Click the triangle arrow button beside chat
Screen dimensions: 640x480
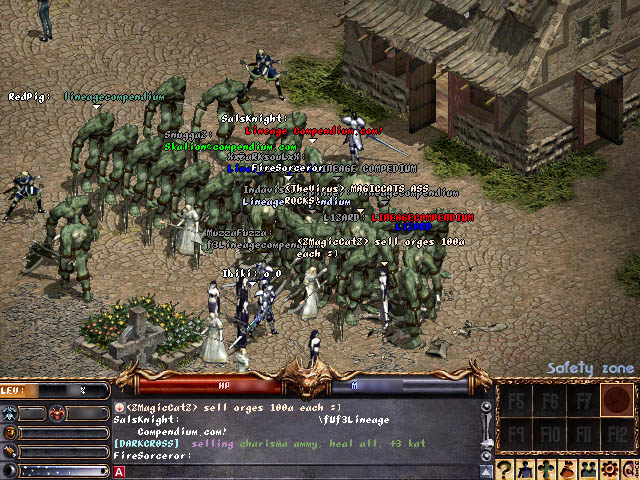[486, 471]
